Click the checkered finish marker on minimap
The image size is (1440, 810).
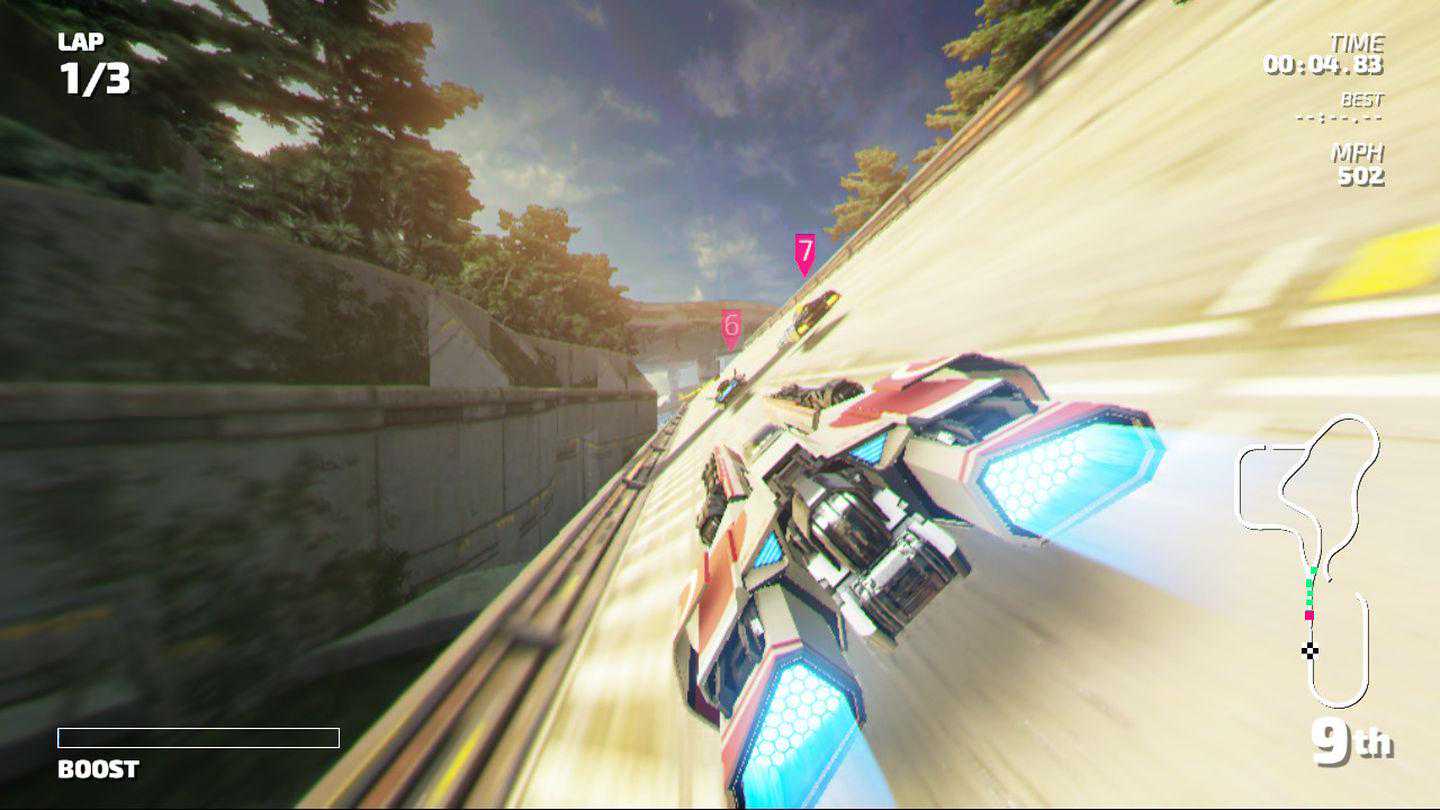point(1310,651)
